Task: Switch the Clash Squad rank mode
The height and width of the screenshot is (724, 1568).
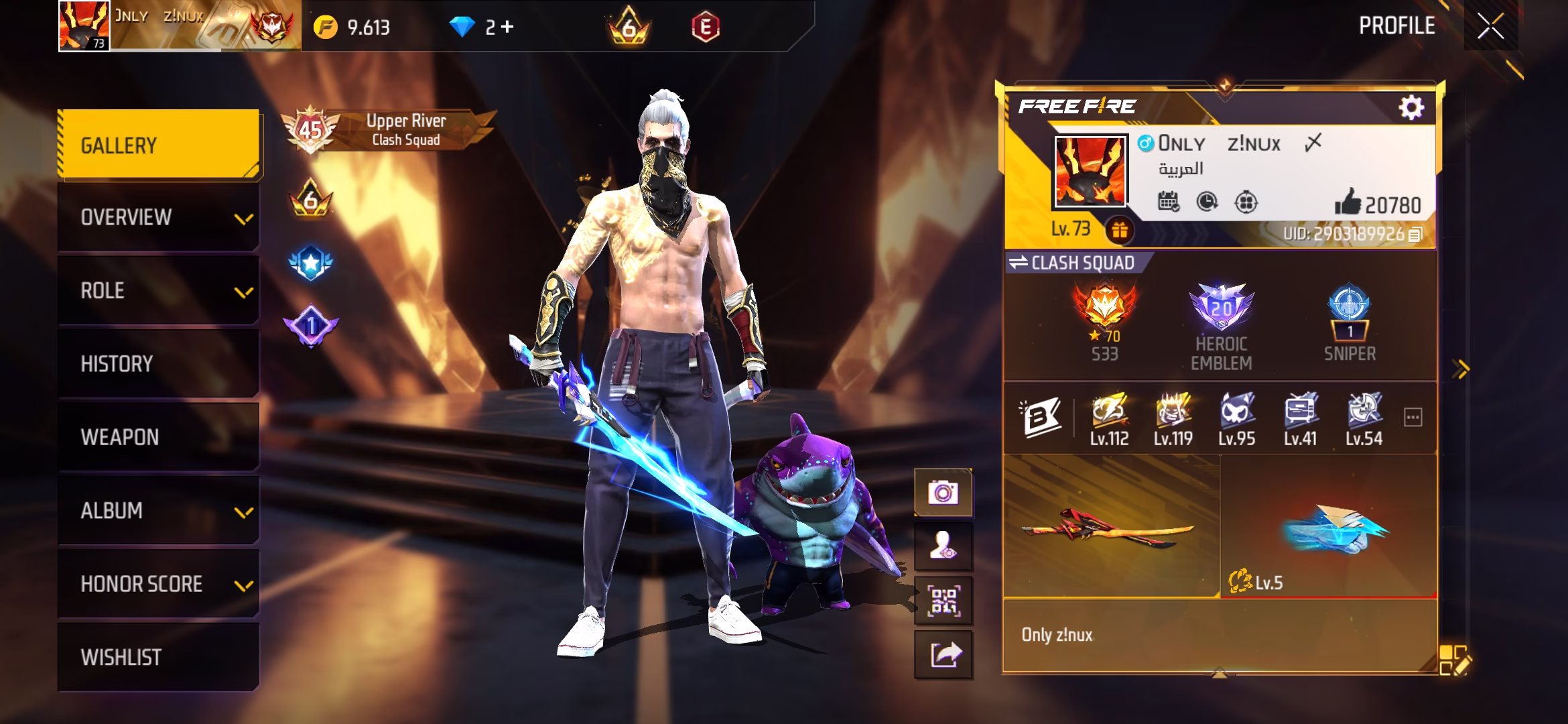Action: click(x=1019, y=263)
